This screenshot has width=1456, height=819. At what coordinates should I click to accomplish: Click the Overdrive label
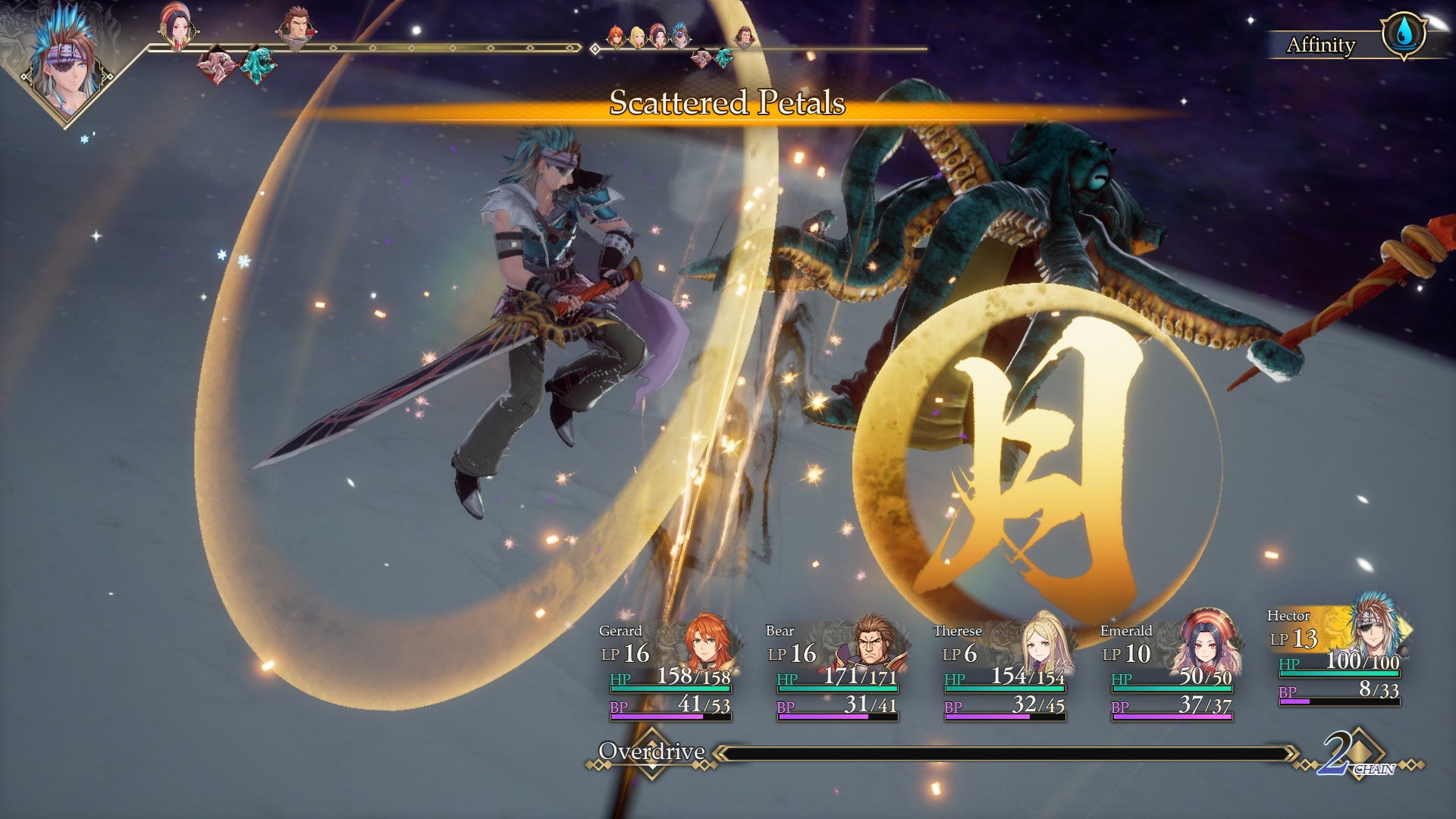pos(652,753)
